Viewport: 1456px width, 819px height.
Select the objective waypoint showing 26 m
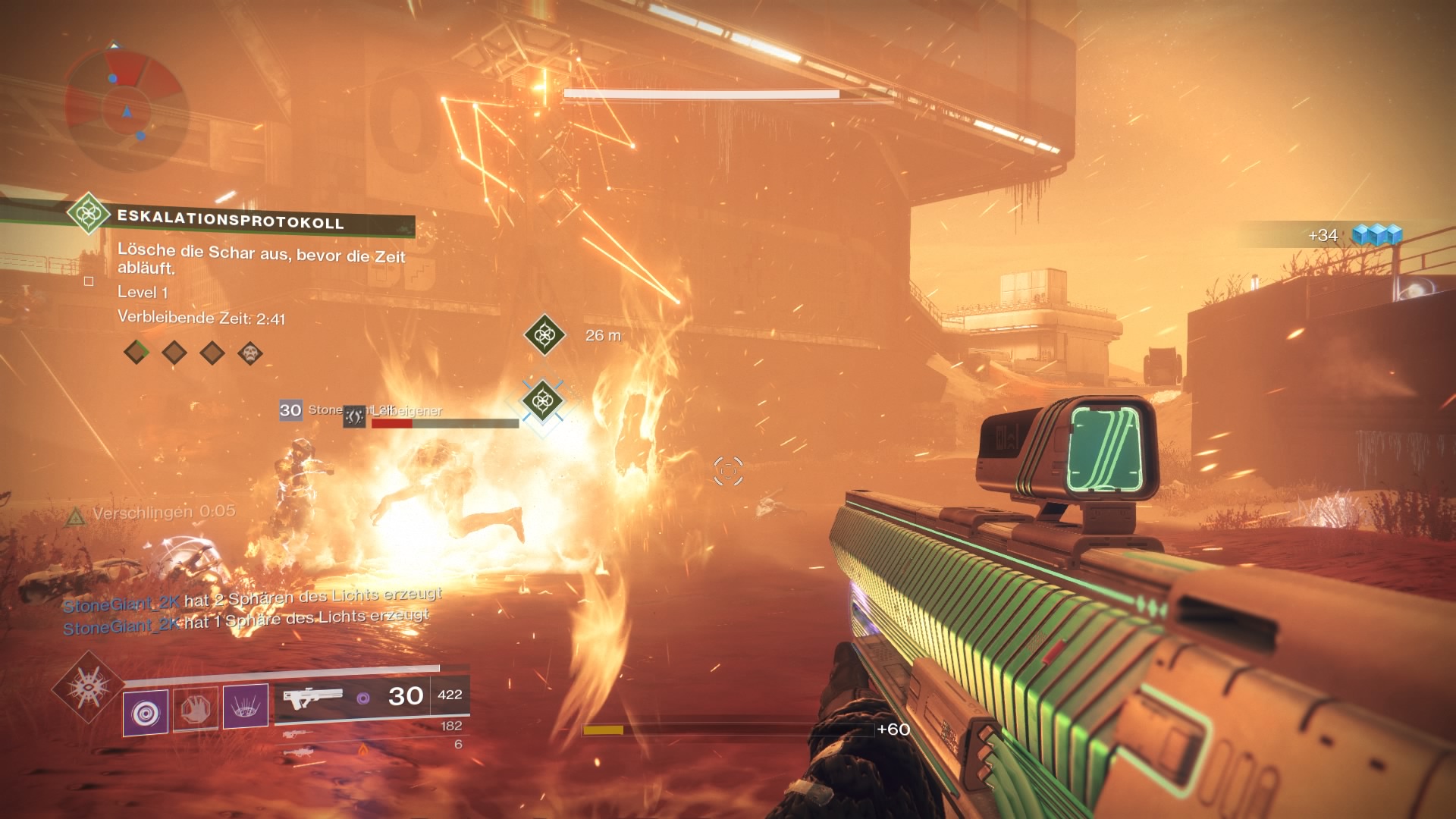544,334
